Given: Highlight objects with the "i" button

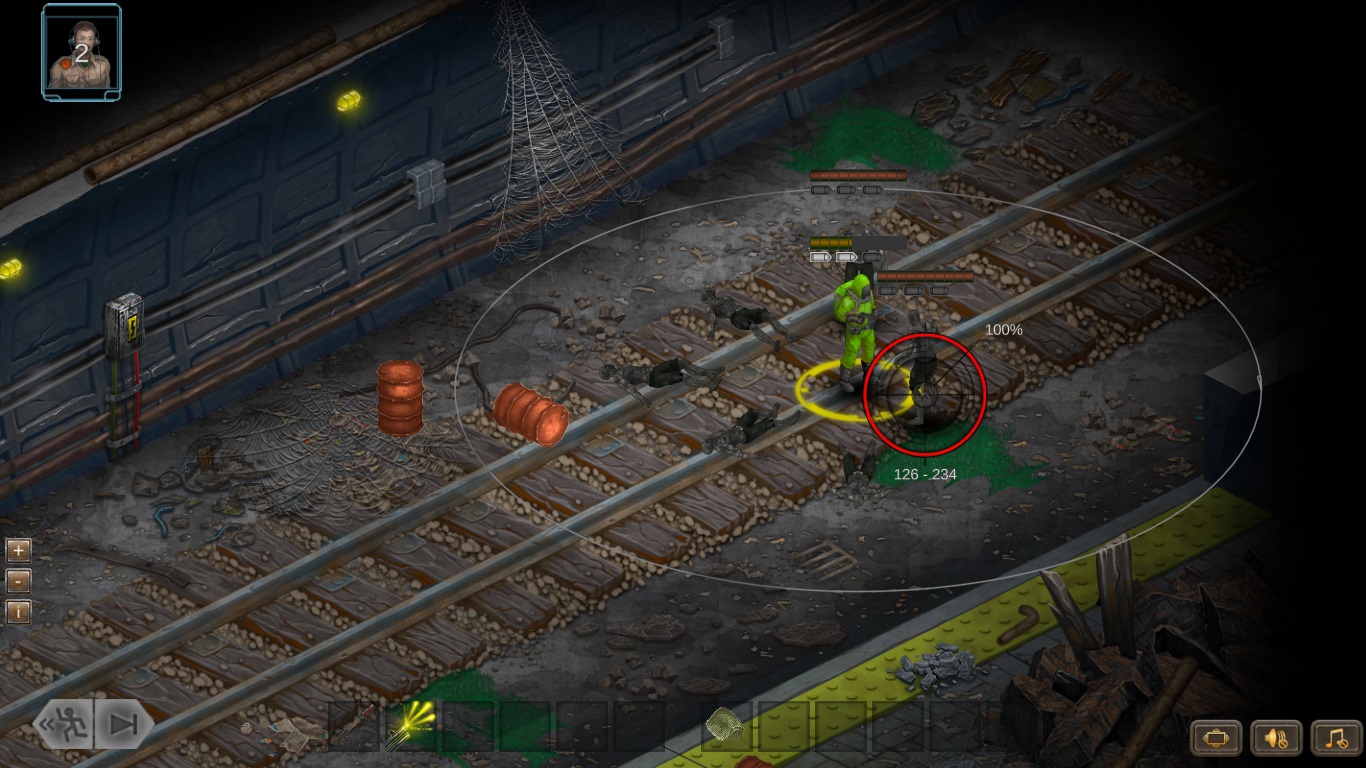Looking at the screenshot, I should pyautogui.click(x=17, y=611).
